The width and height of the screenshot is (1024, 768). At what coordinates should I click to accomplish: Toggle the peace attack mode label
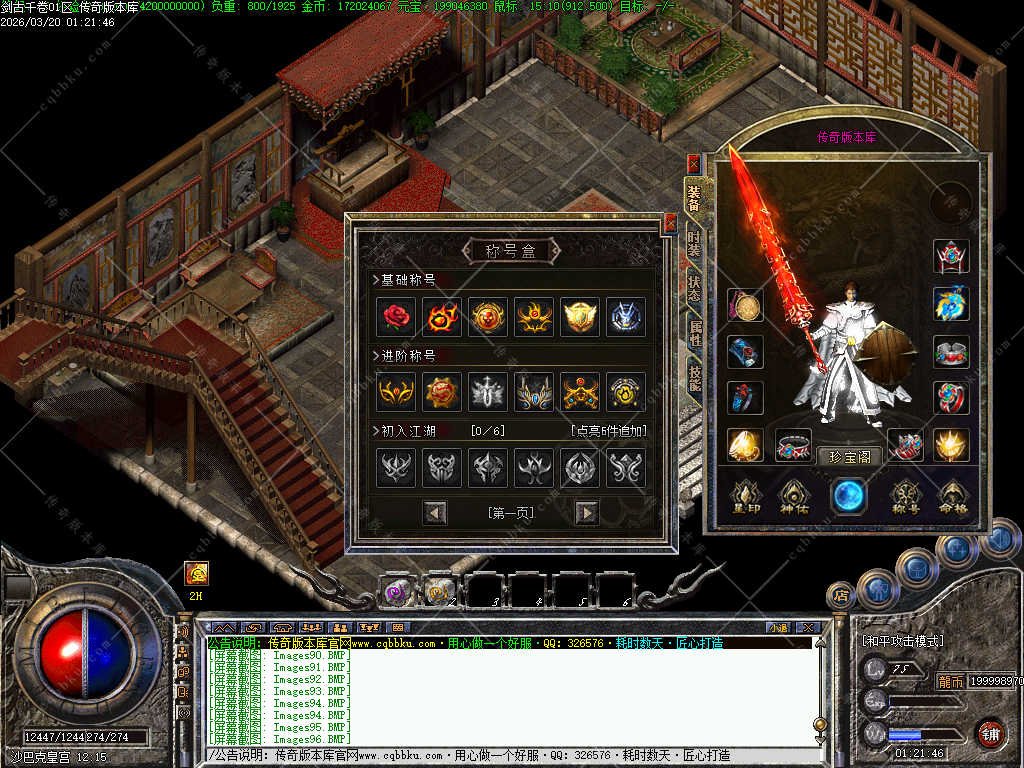(903, 641)
